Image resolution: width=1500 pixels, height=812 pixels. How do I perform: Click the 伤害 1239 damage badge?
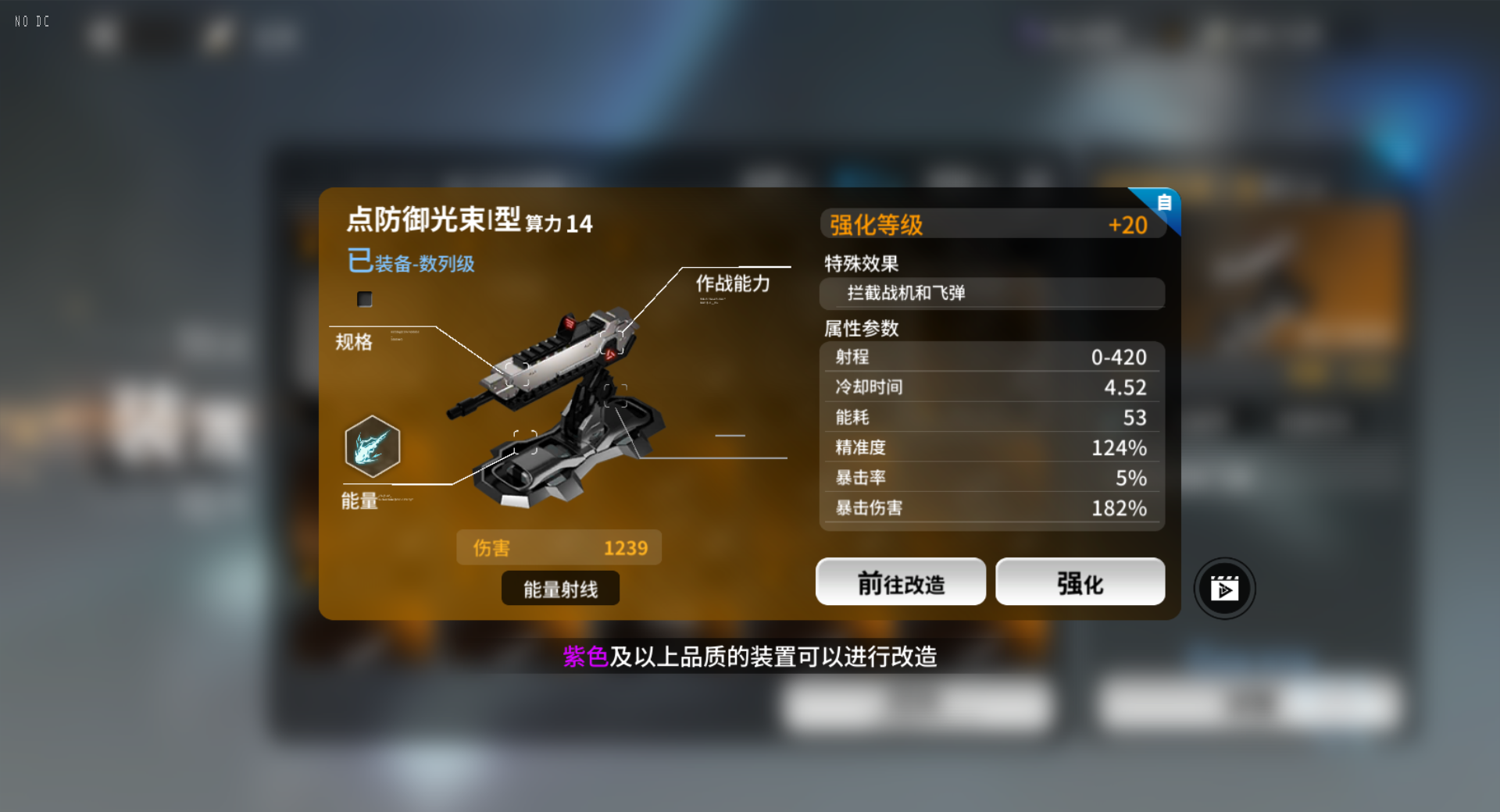pos(559,547)
